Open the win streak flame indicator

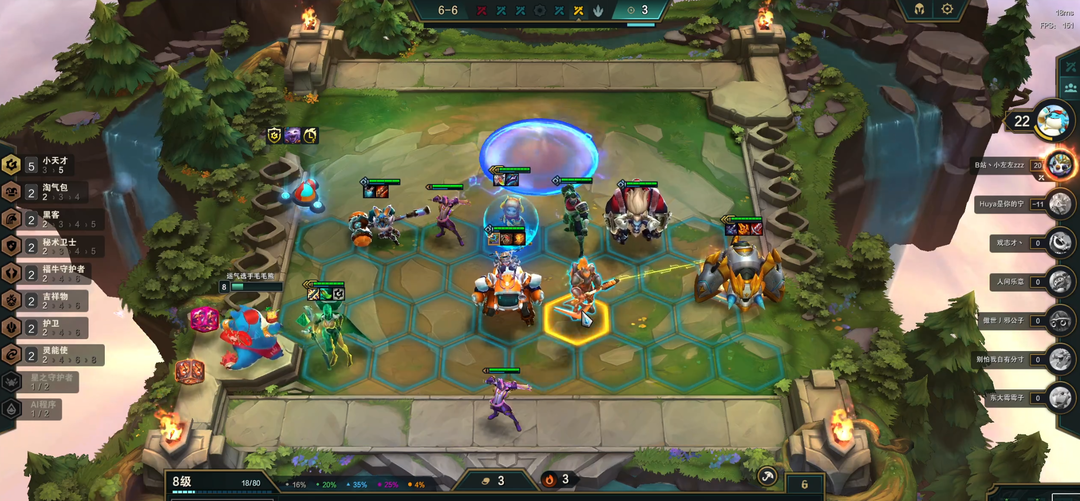tap(550, 480)
